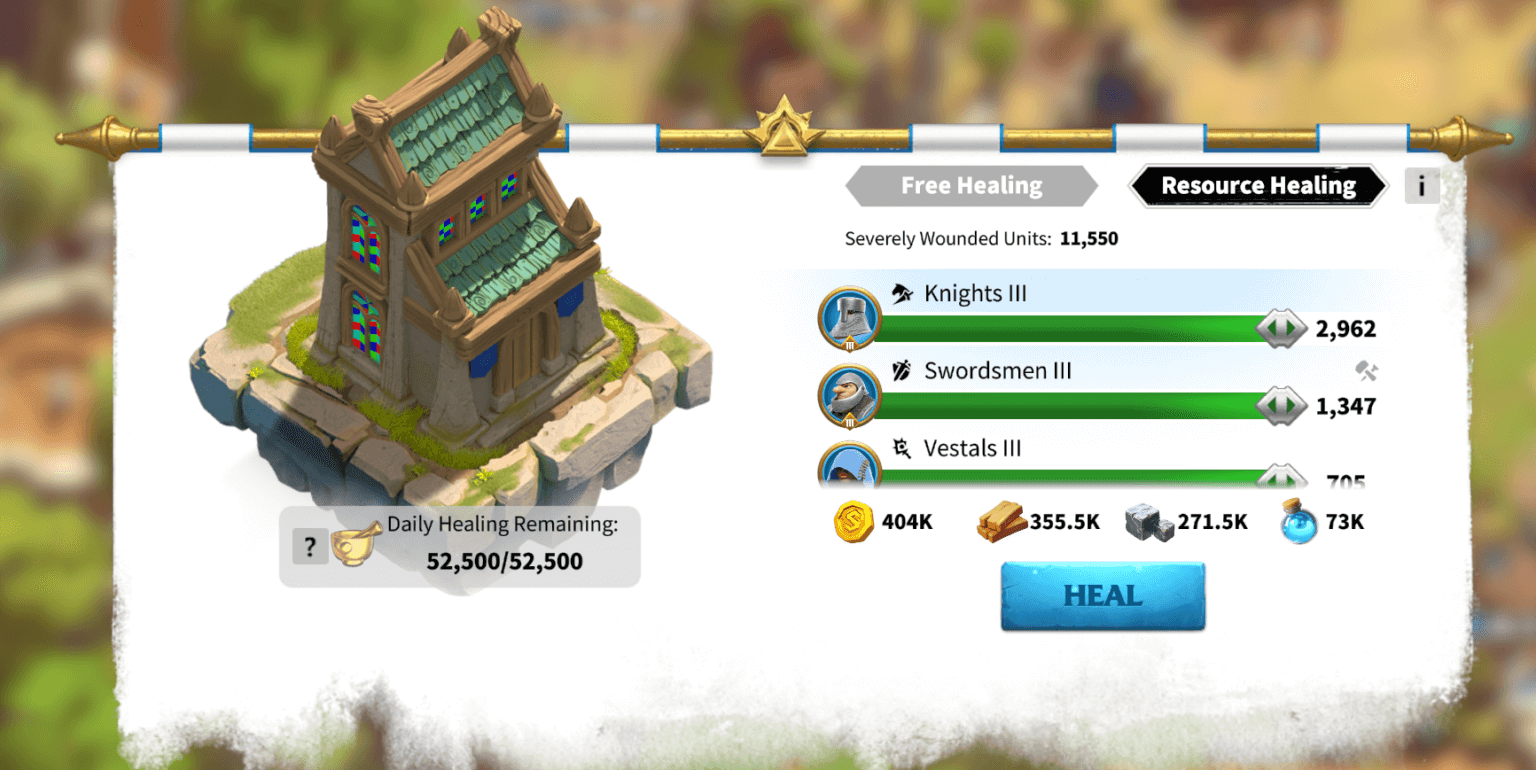
Task: Adjust the Vestals III healing slider handle
Action: point(1281,479)
